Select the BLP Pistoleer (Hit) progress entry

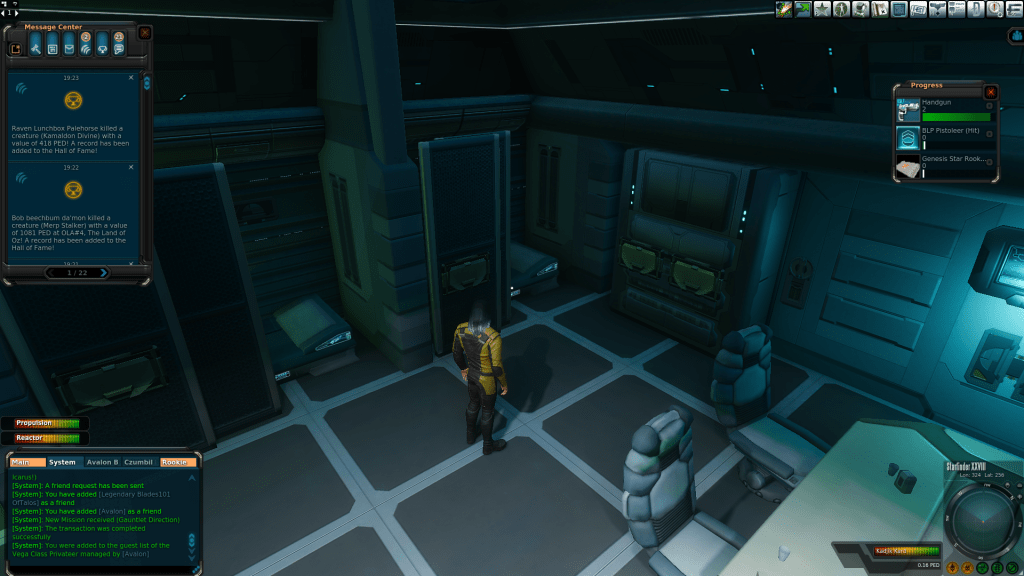944,136
